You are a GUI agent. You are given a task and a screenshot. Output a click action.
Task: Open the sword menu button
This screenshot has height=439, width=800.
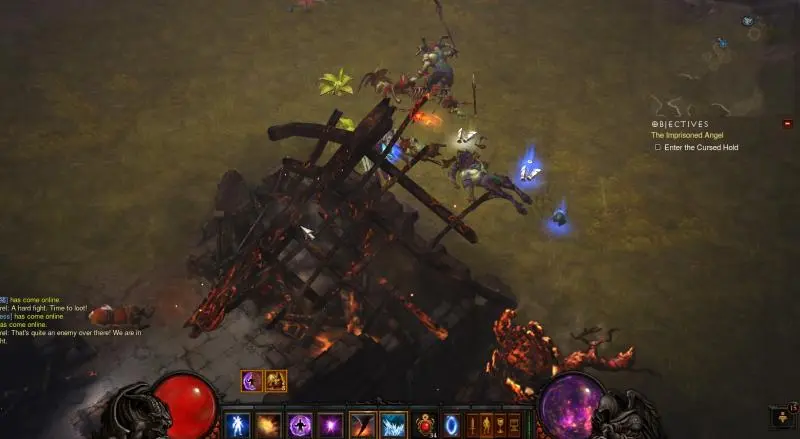[x=473, y=424]
